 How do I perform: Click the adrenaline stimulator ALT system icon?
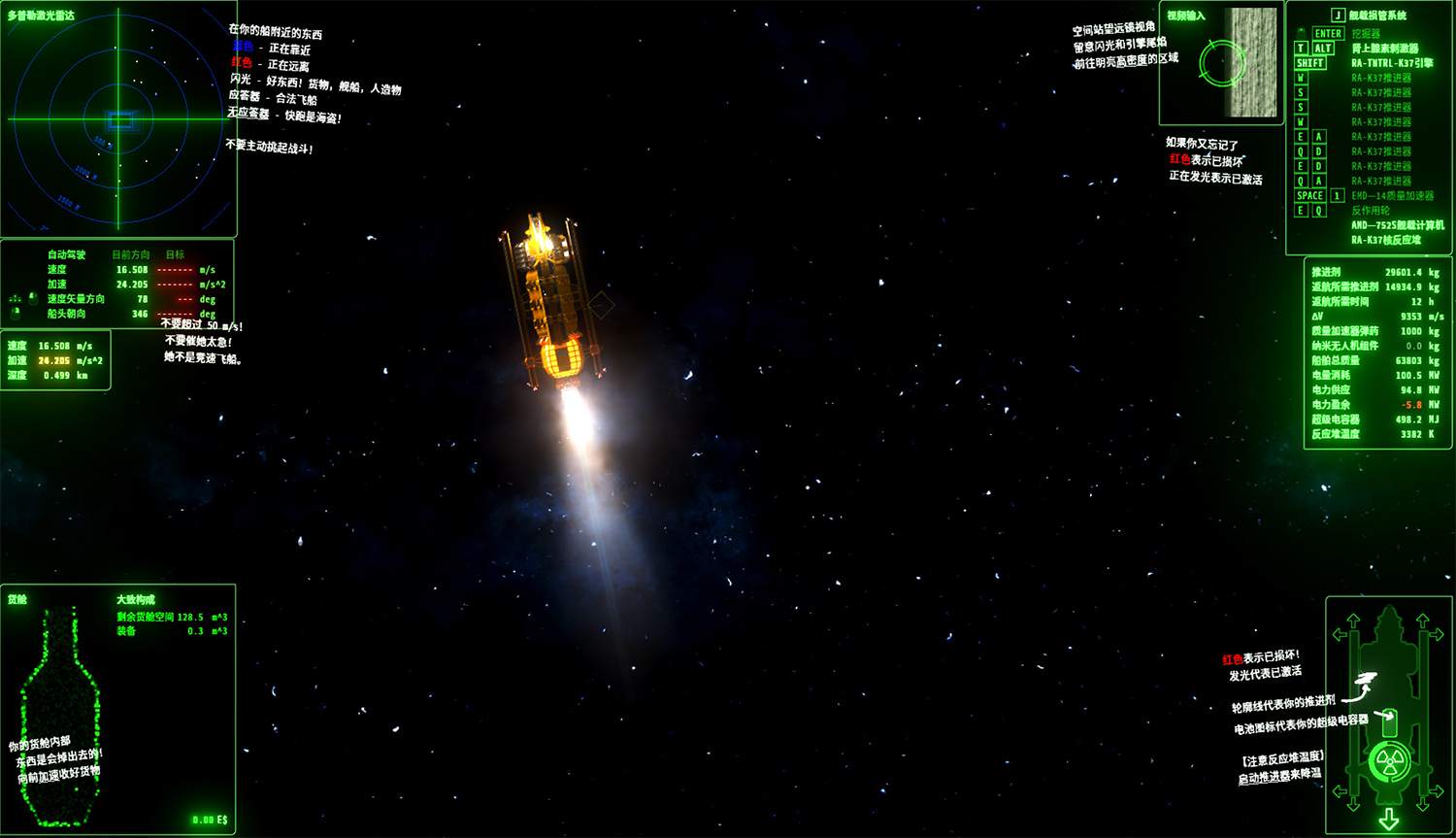[1324, 47]
